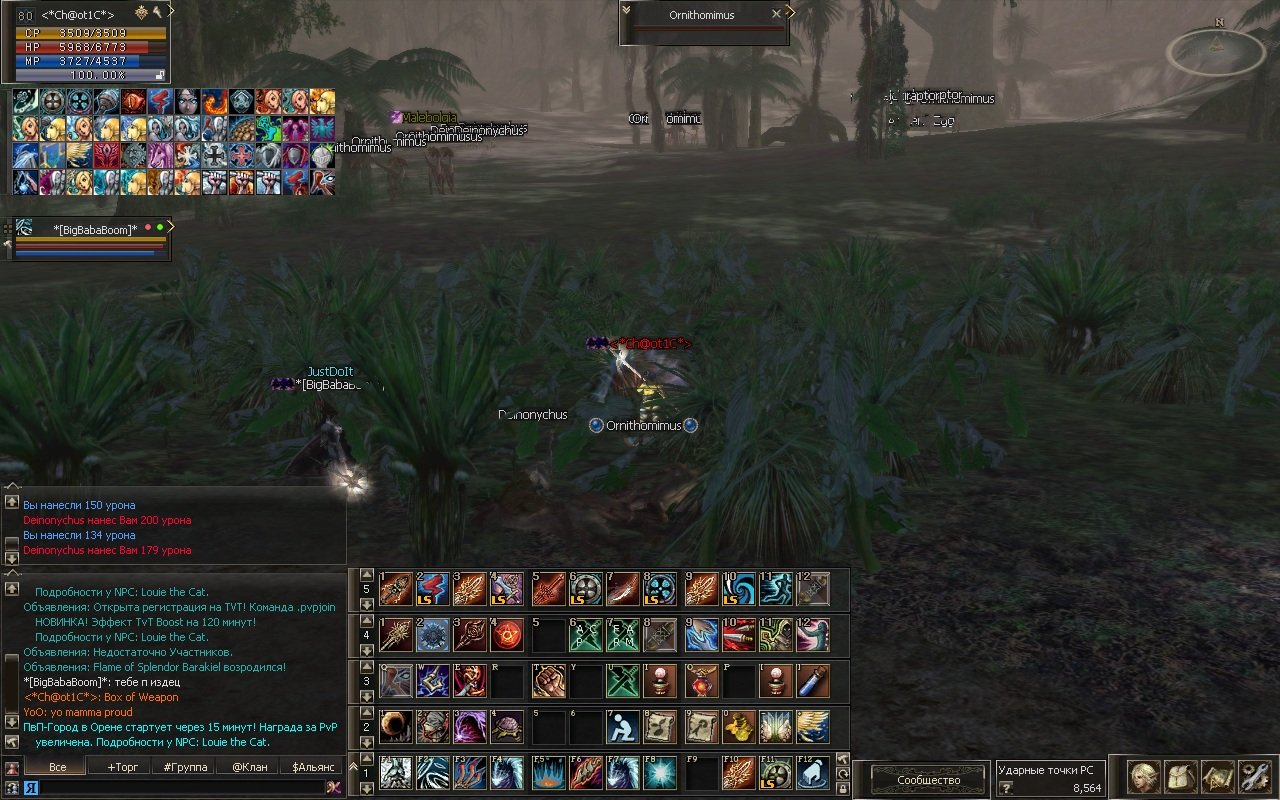Use the blue potion vial slot

click(814, 681)
